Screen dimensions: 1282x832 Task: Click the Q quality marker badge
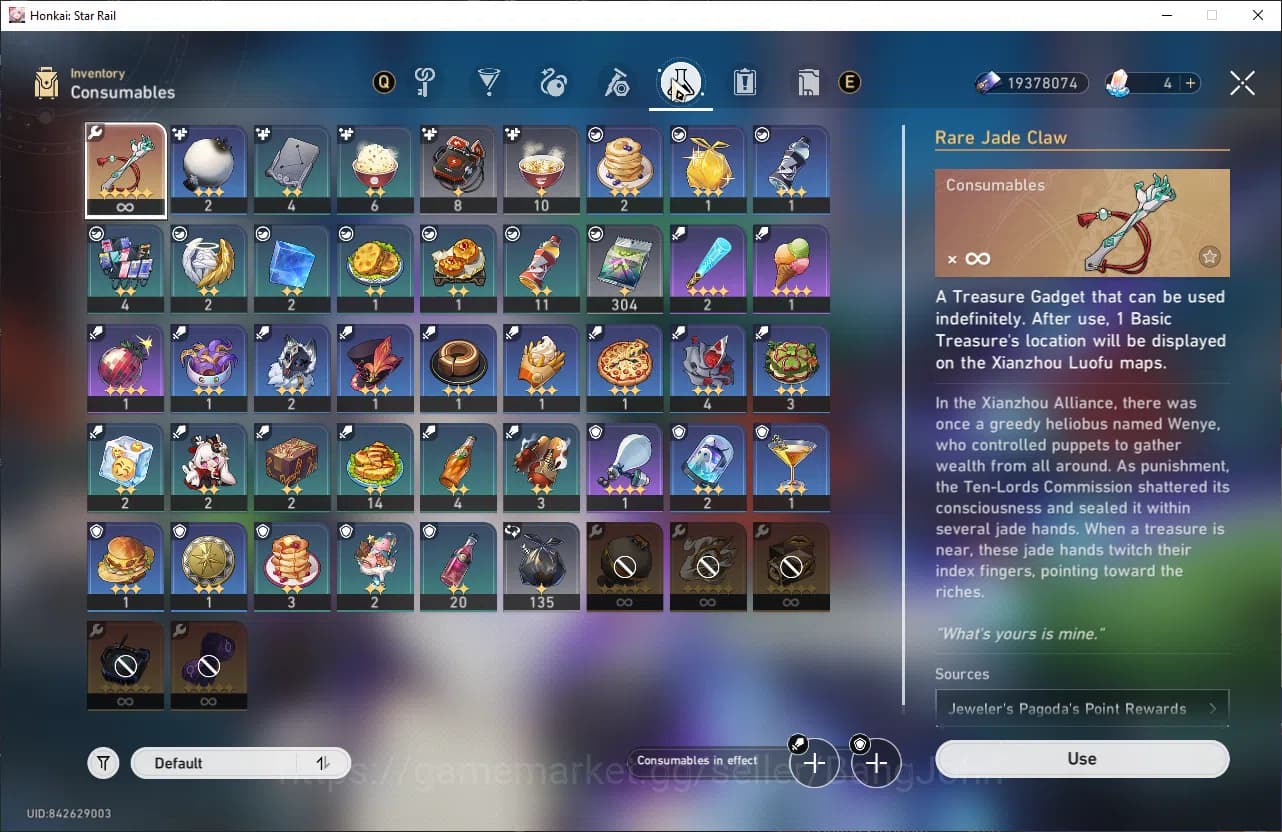tap(383, 82)
